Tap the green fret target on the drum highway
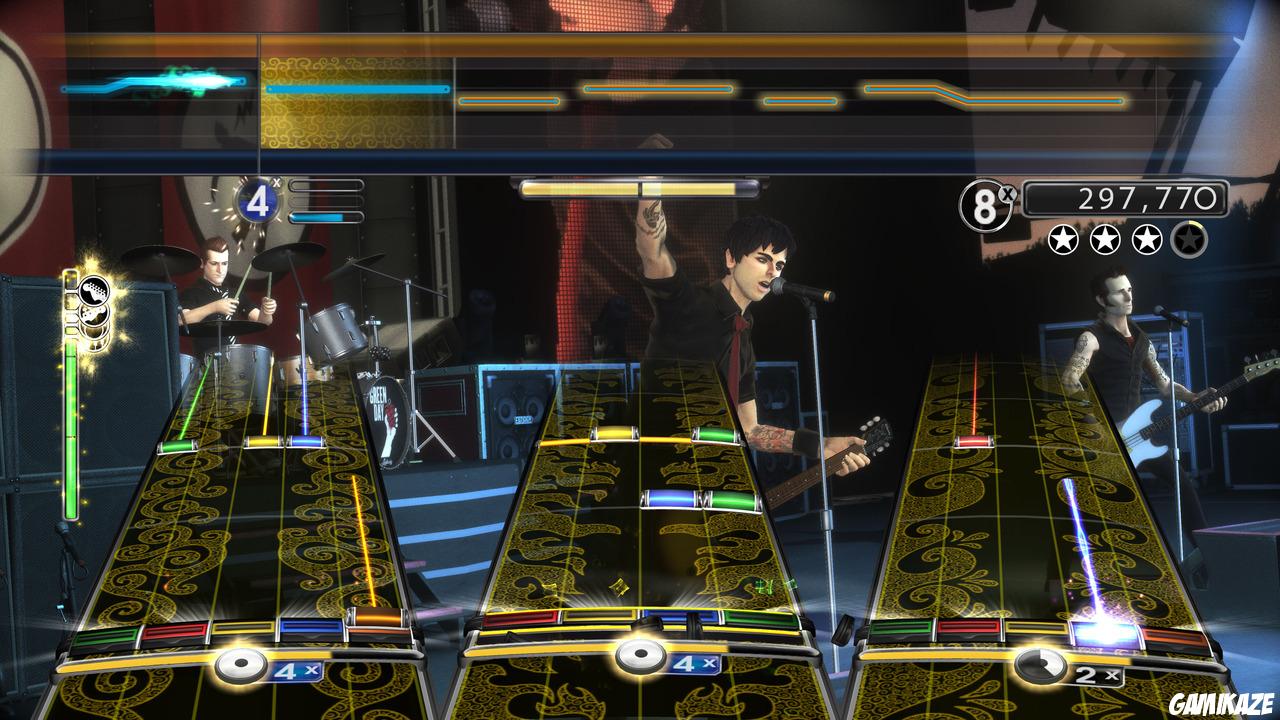 (105, 634)
